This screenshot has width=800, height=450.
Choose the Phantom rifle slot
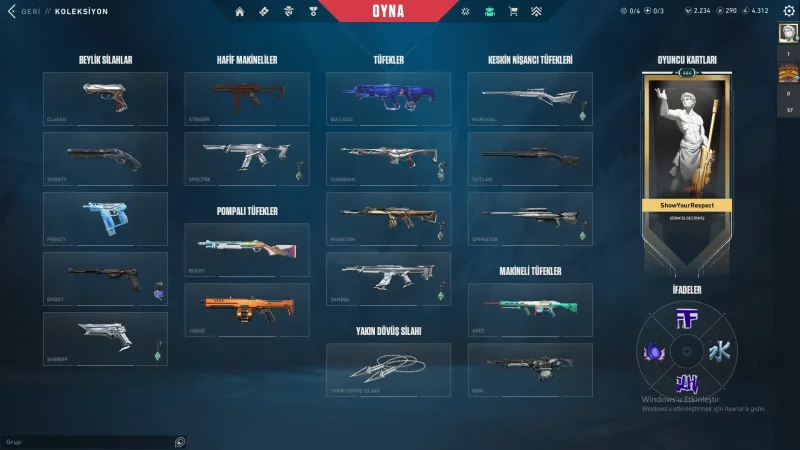pos(388,218)
